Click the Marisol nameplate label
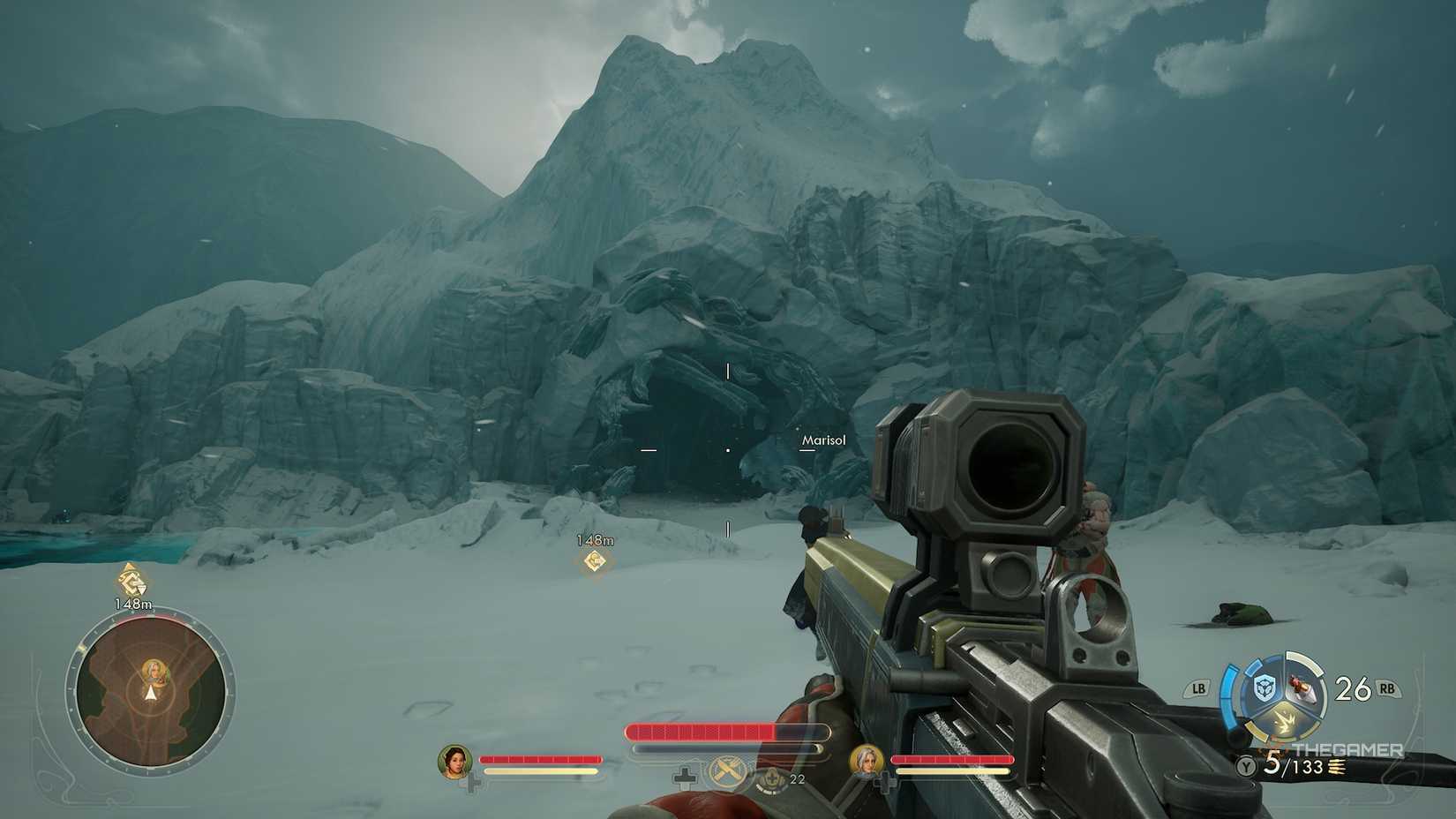The image size is (1456, 819). coord(824,439)
